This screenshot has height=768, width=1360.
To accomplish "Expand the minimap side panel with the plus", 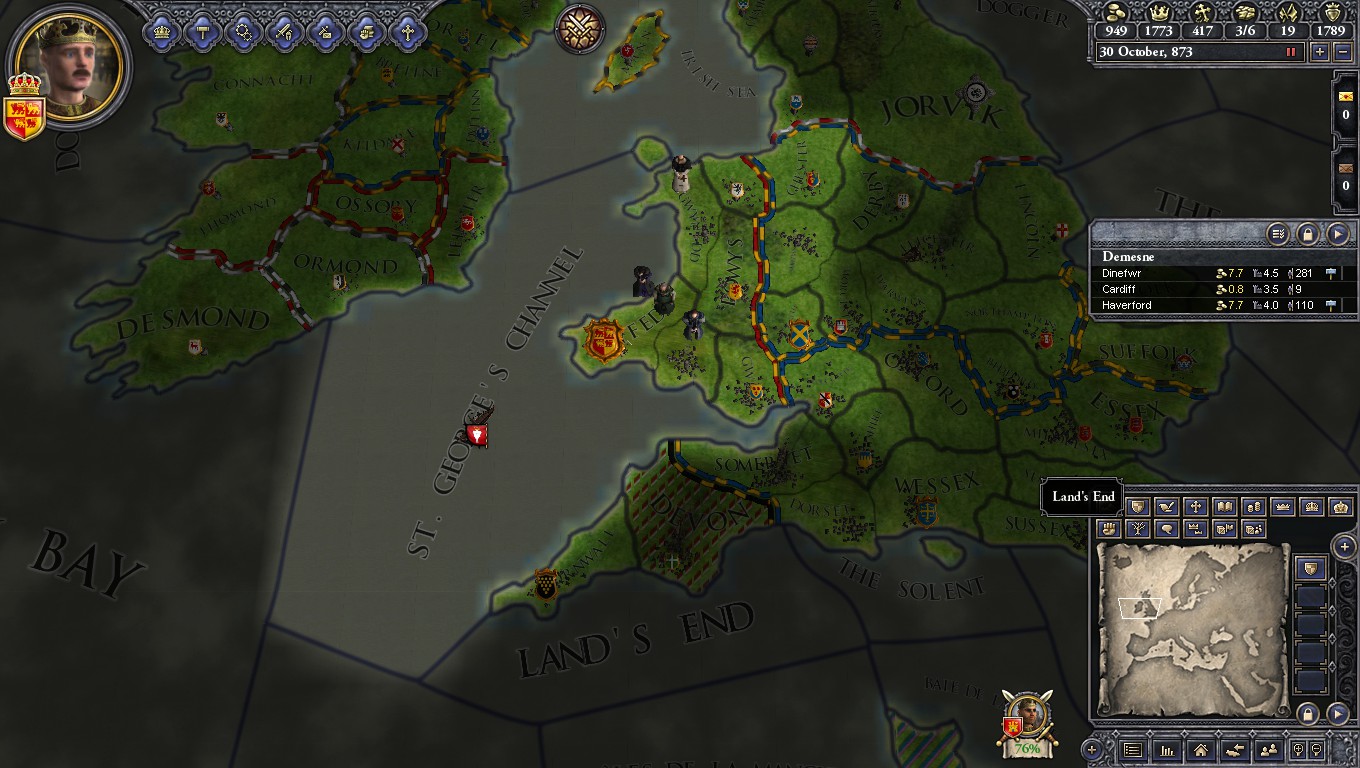I will pos(1344,547).
